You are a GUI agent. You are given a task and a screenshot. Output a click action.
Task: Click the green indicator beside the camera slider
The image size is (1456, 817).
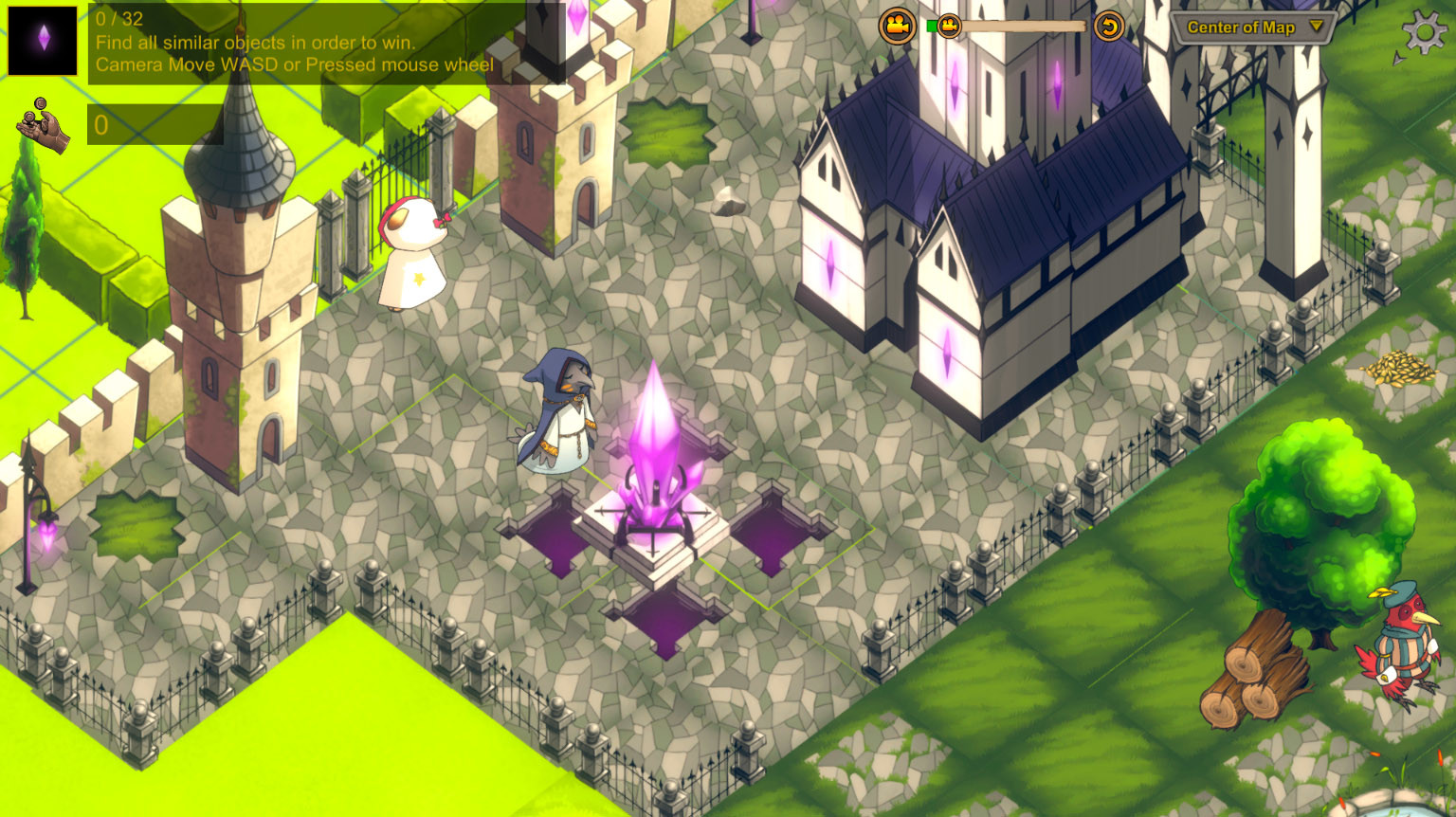932,26
